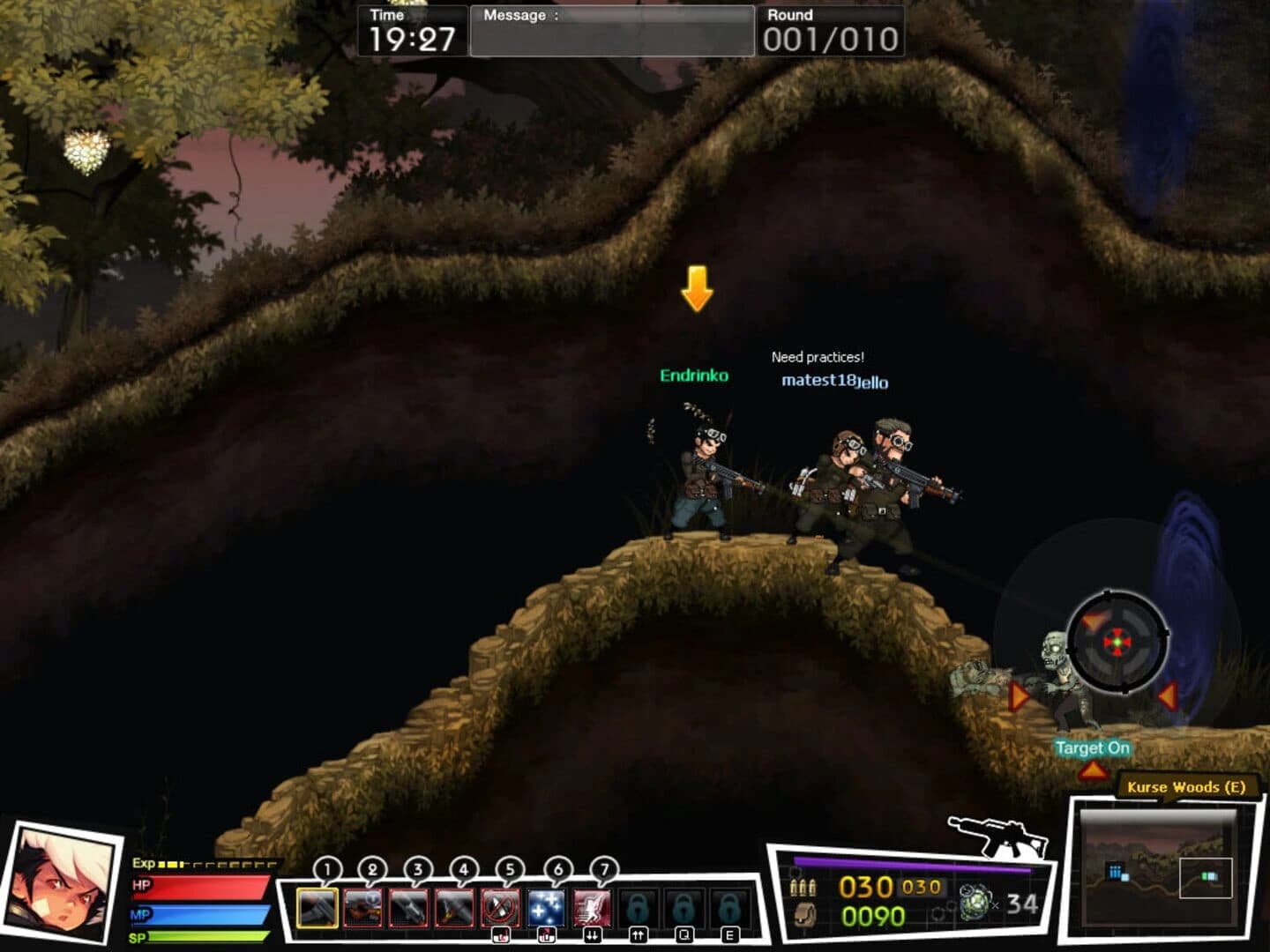Image resolution: width=1270 pixels, height=952 pixels.
Task: Choose the rifle in hotbar slot 3
Action: [408, 906]
